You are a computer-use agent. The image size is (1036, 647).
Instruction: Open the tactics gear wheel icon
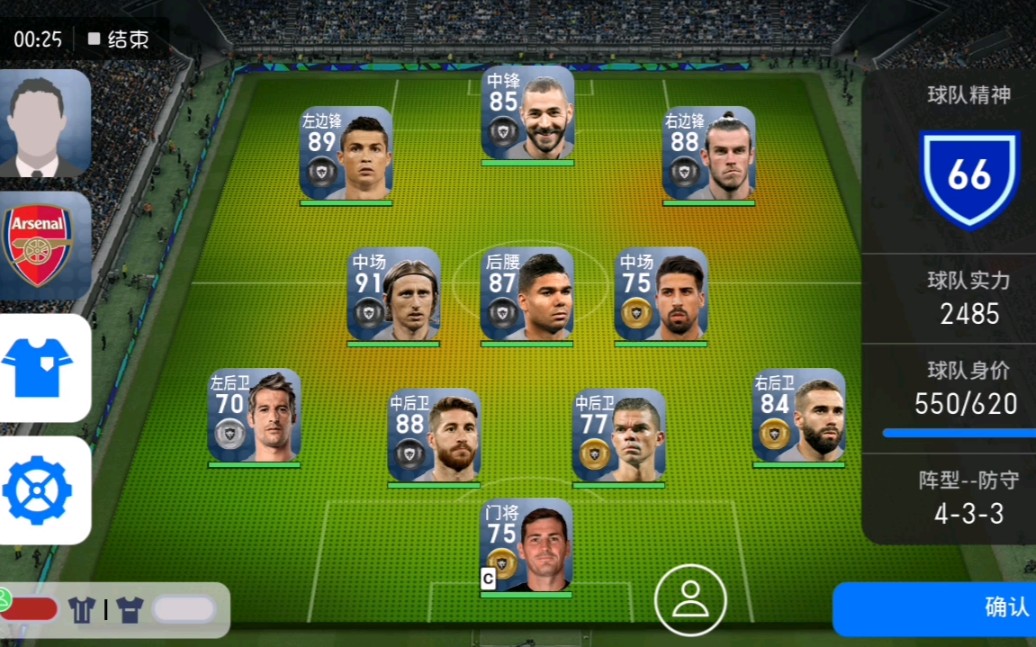[44, 490]
